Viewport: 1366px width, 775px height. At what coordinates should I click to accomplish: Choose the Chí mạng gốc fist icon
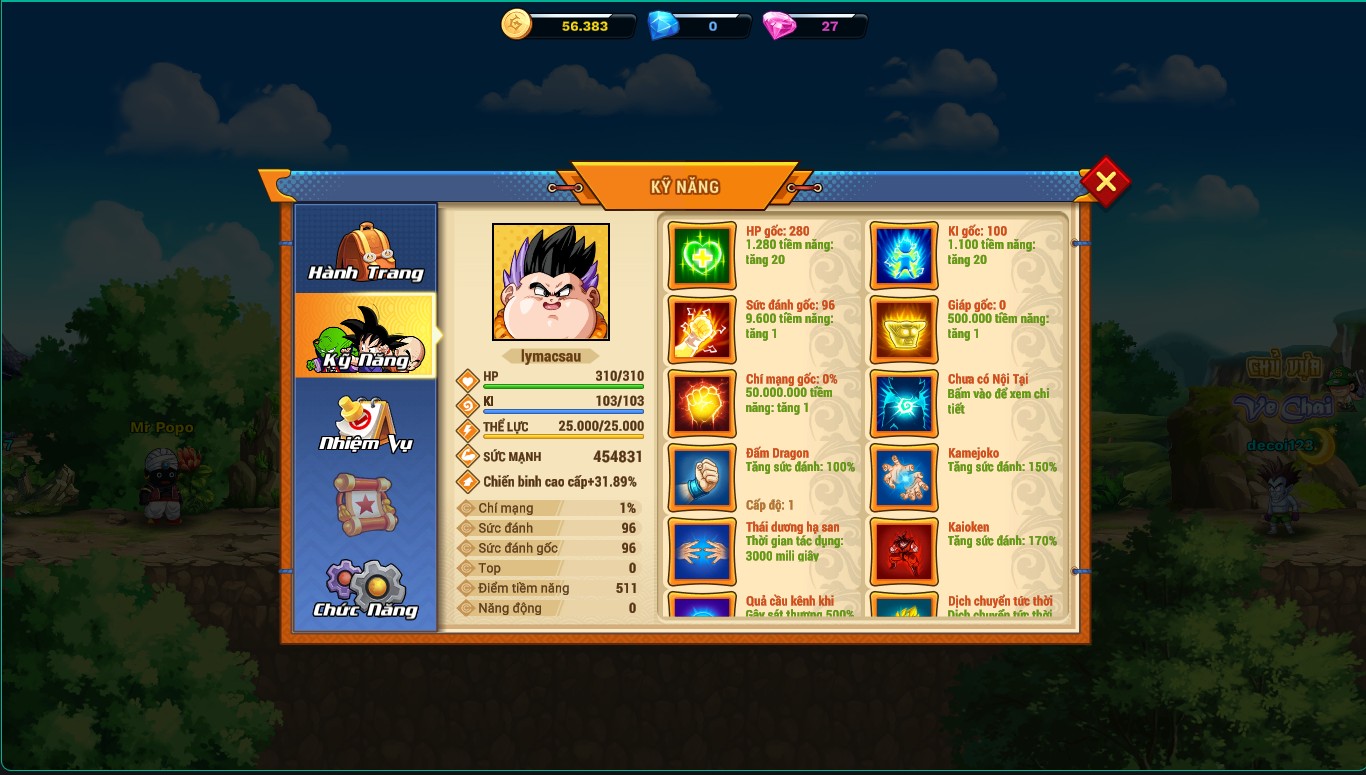pyautogui.click(x=702, y=404)
